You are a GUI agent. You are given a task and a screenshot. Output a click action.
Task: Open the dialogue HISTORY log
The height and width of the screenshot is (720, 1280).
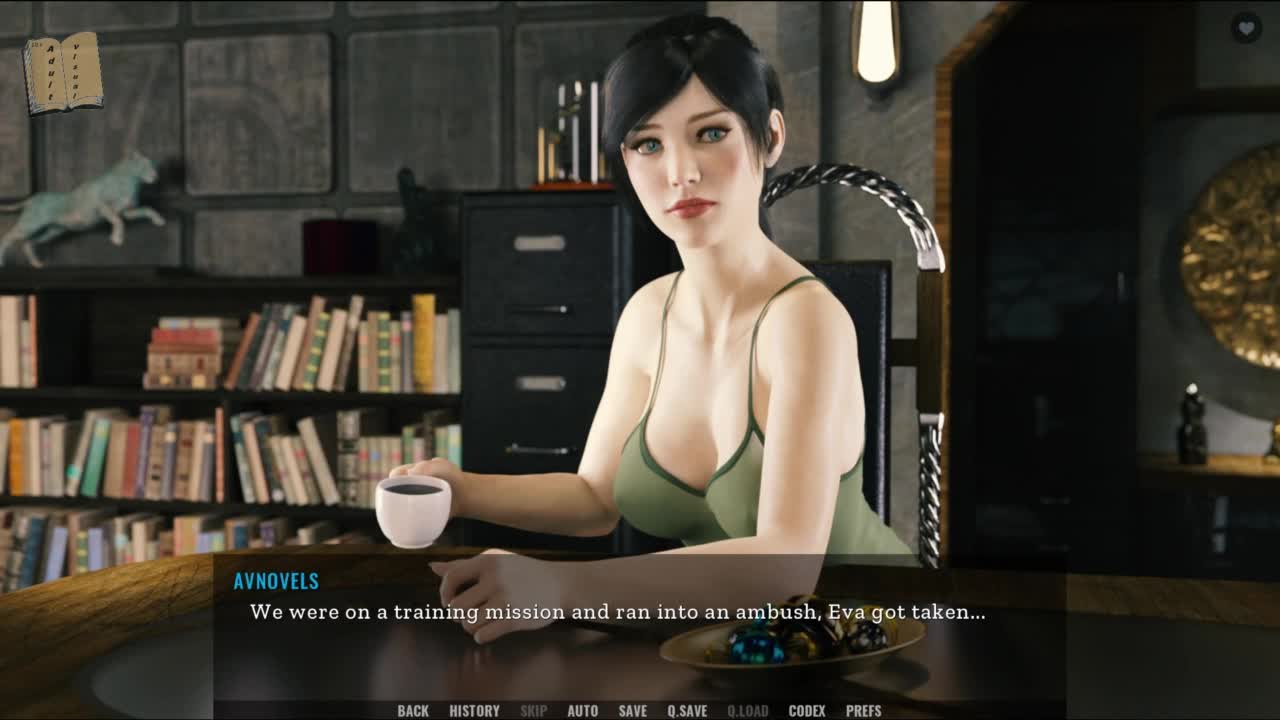(474, 711)
